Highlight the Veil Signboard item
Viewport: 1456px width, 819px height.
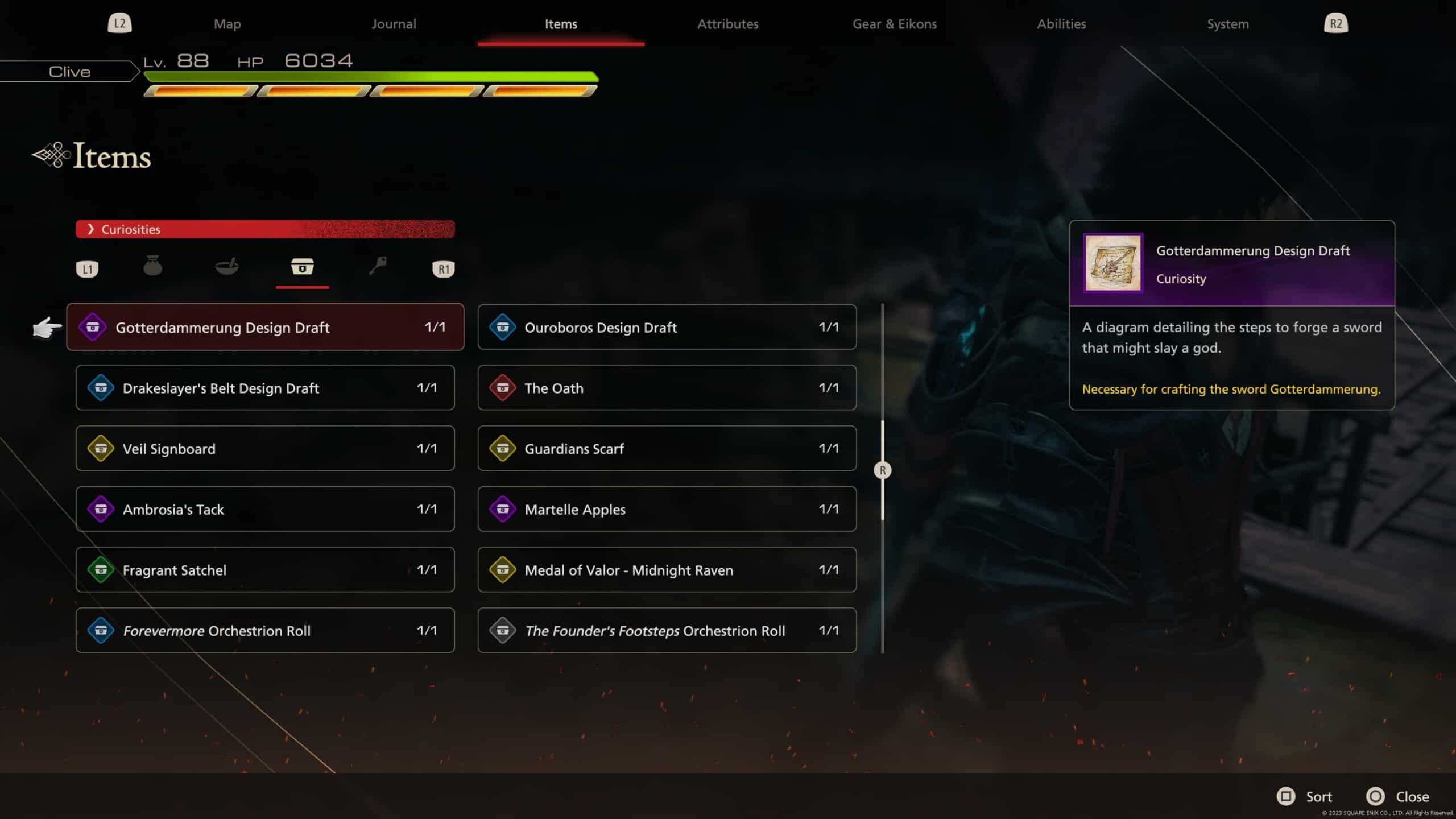(x=265, y=448)
